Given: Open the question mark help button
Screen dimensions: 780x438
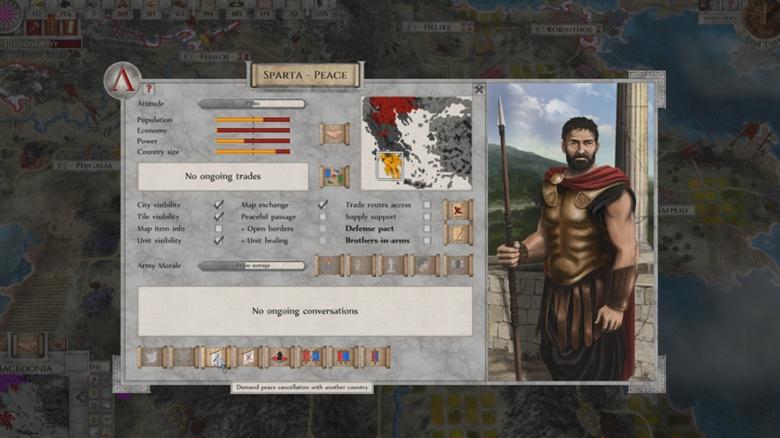Looking at the screenshot, I should pyautogui.click(x=149, y=89).
